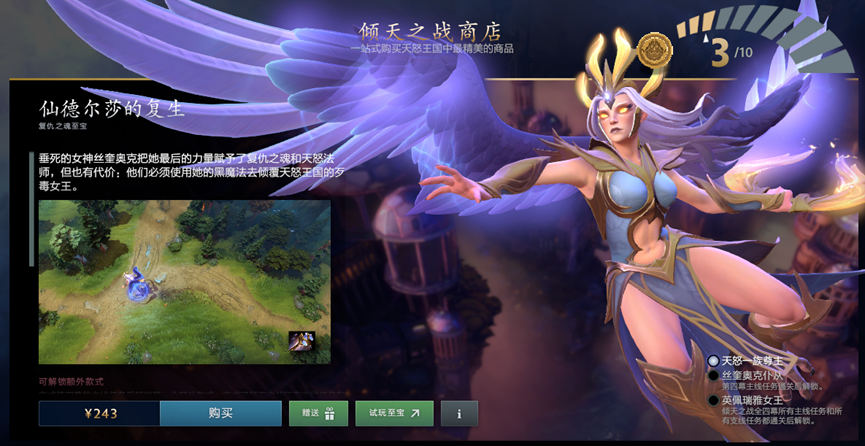This screenshot has width=865, height=446.
Task: Choose the 丝奎奥克仆从 style option
Action: point(713,376)
